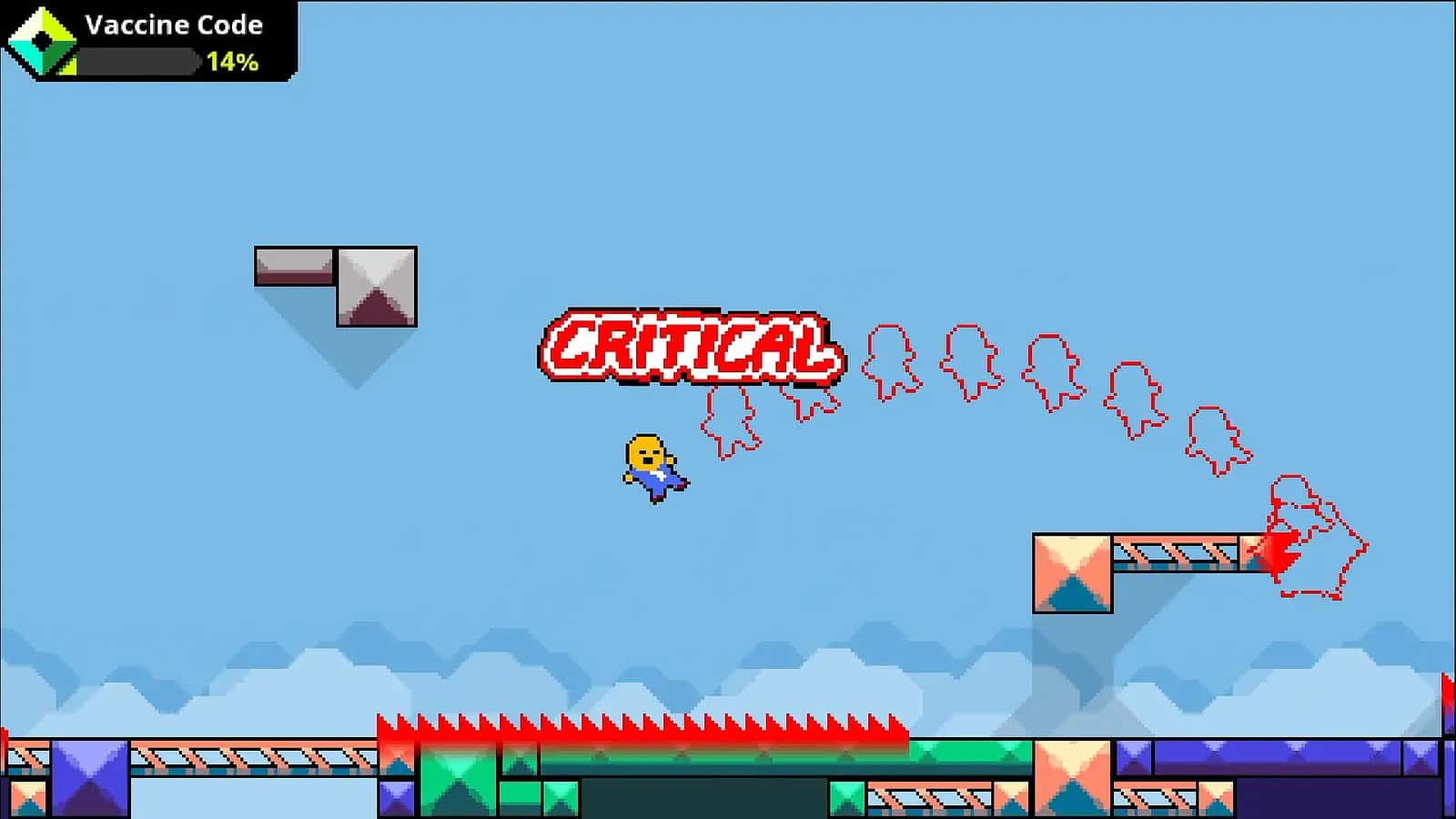Open the Vaccine Code header label
This screenshot has width=1456, height=819.
[x=173, y=26]
